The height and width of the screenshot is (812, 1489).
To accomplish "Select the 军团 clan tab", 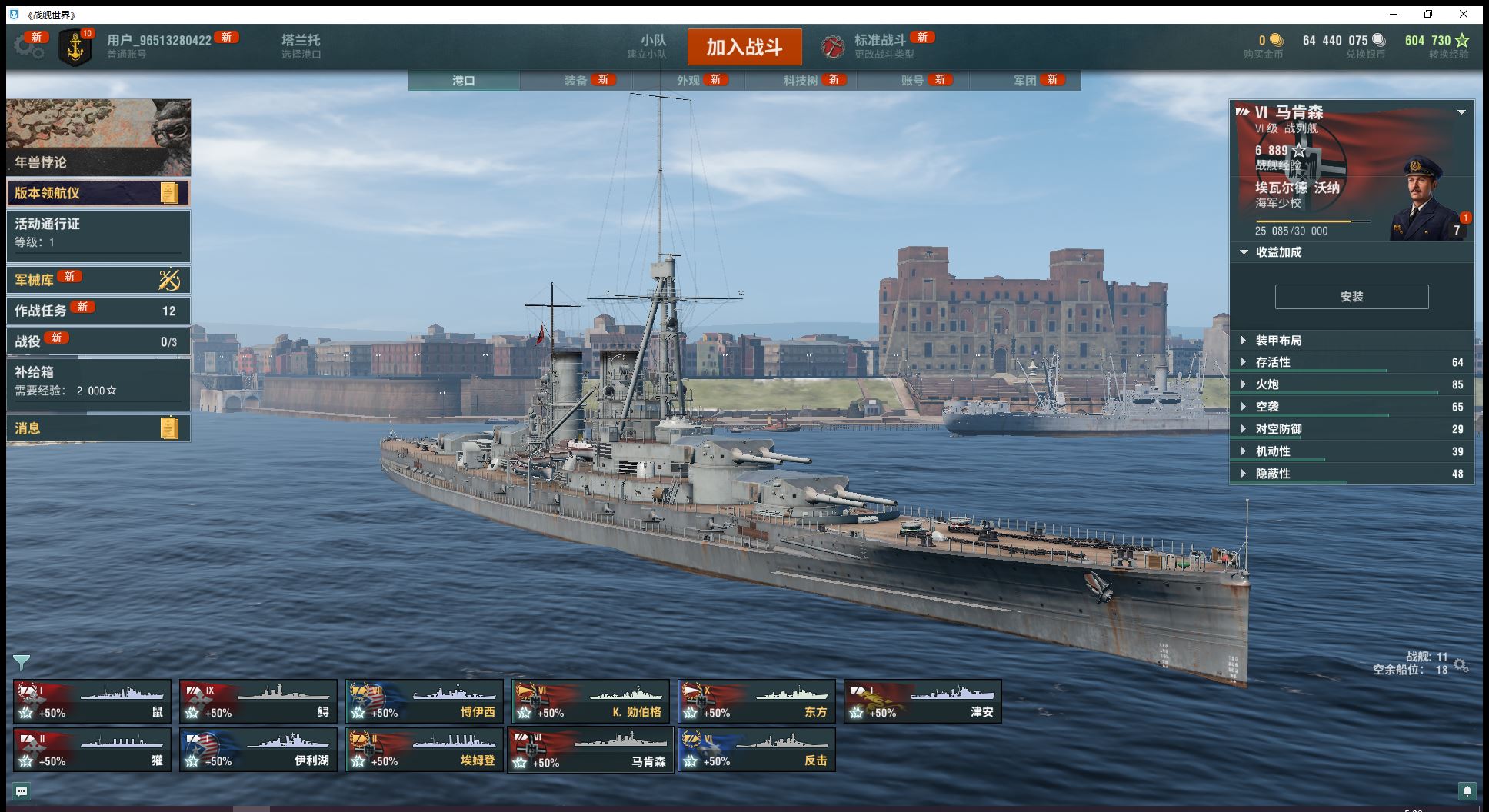I will [1024, 81].
